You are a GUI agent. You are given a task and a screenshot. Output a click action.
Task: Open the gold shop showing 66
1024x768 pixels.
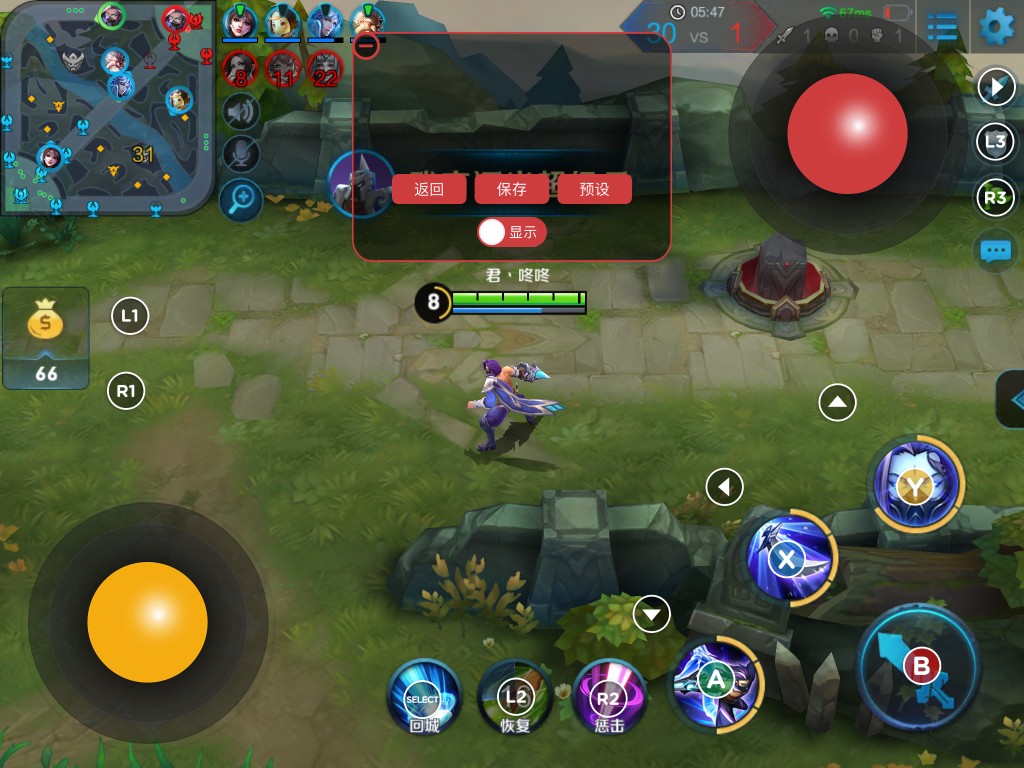(46, 338)
